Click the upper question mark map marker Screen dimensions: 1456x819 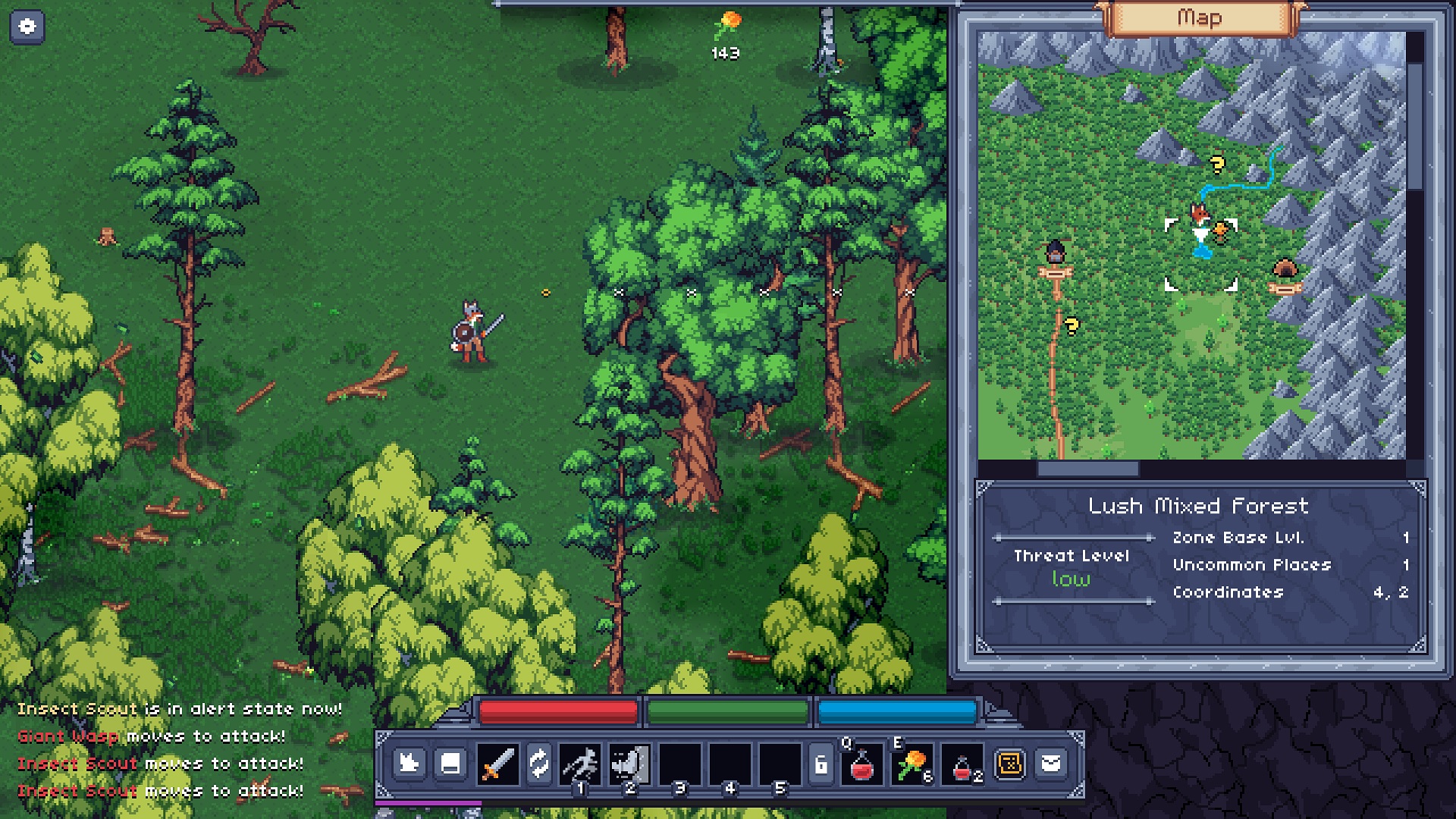click(x=1217, y=164)
